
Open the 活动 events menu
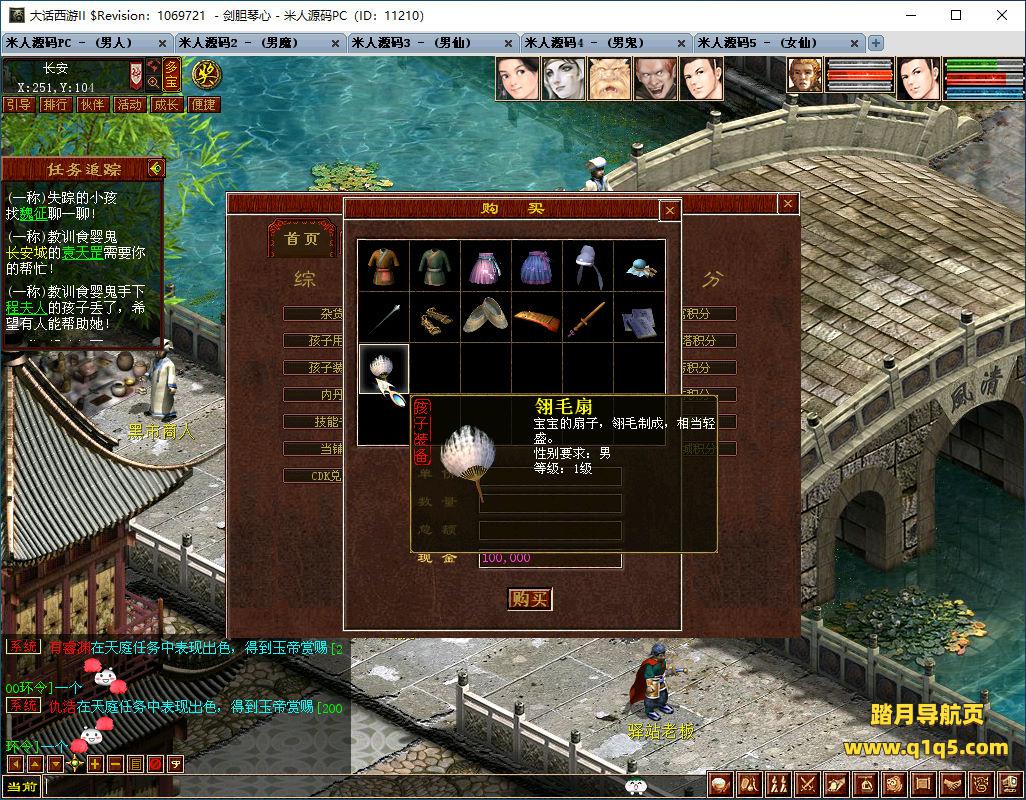coord(129,105)
